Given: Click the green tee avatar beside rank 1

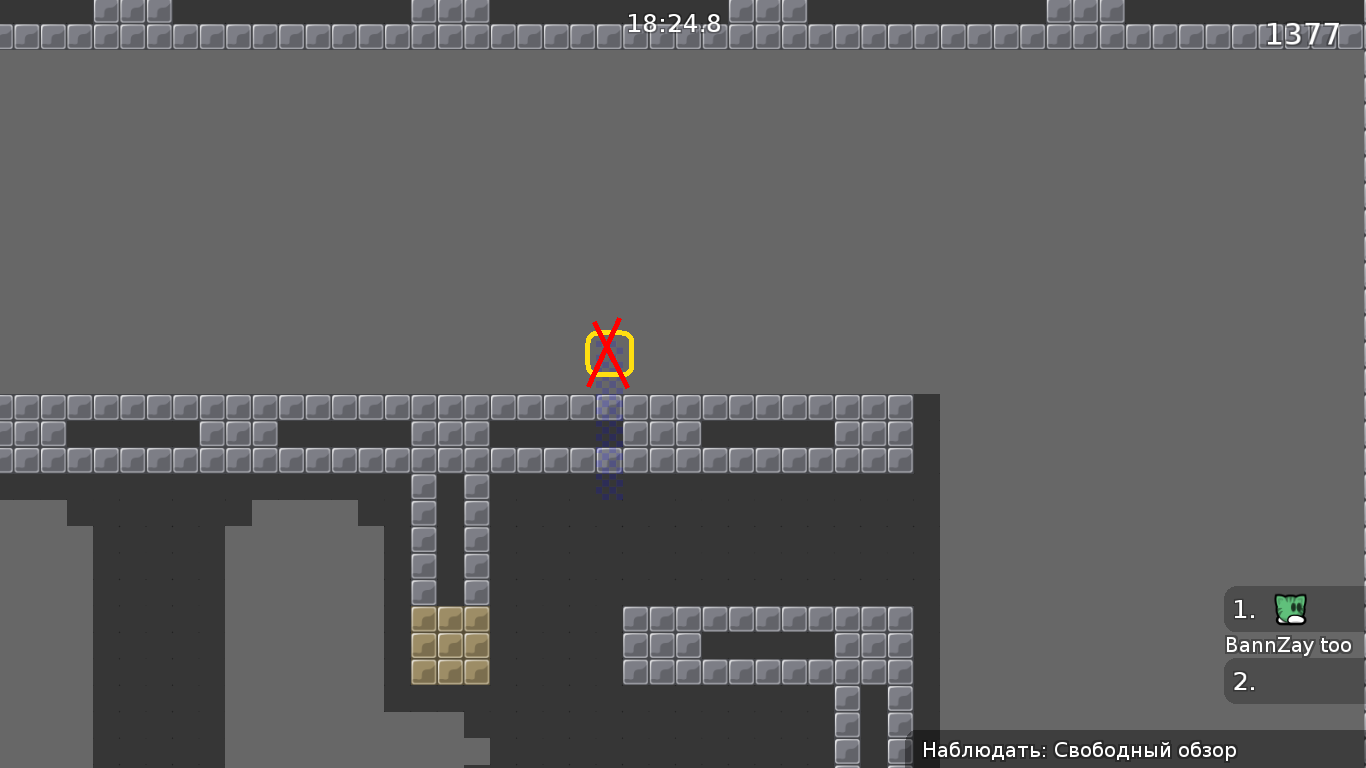Looking at the screenshot, I should 1289,609.
